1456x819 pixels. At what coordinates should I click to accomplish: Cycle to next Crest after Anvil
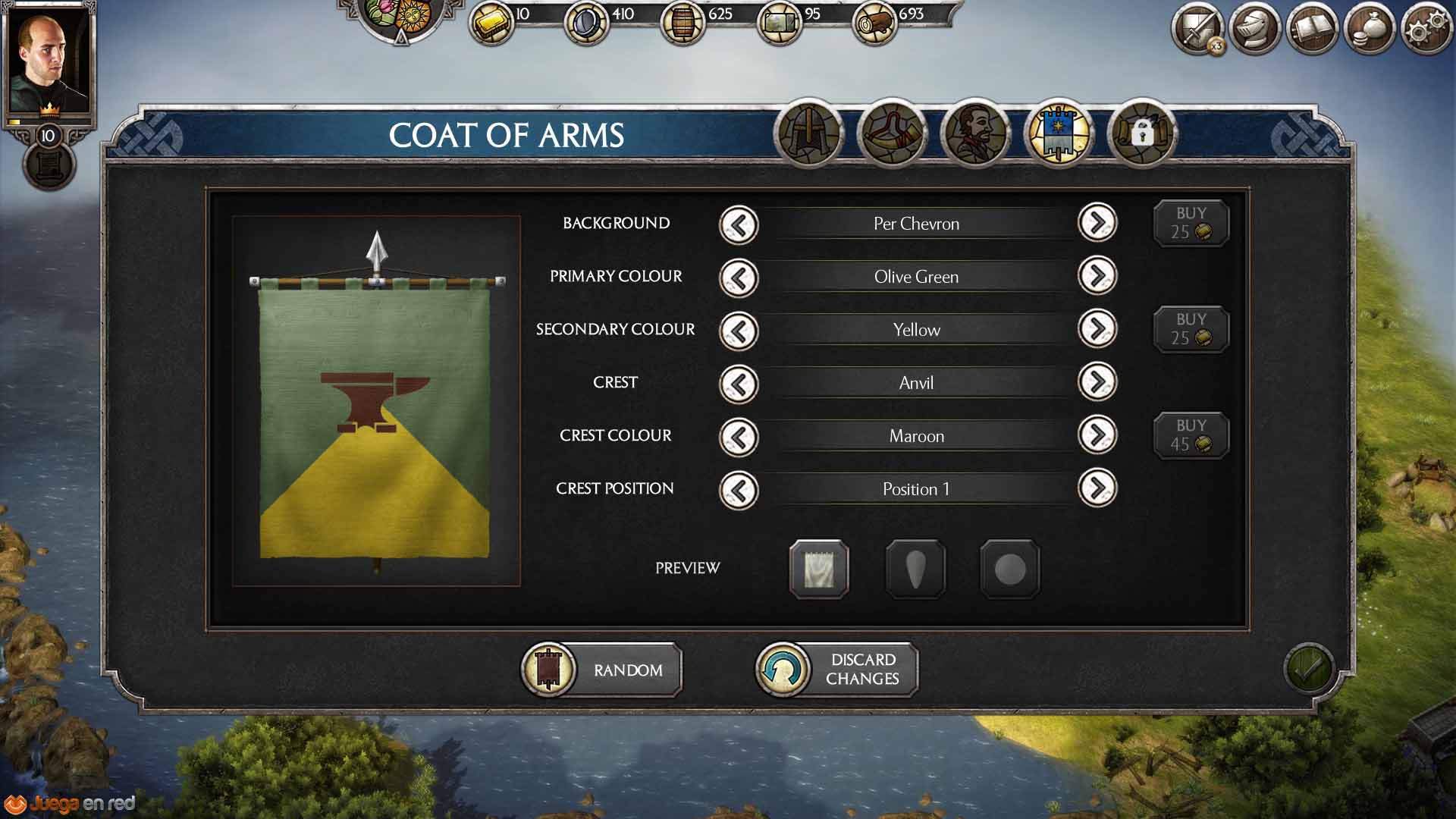pyautogui.click(x=1097, y=382)
